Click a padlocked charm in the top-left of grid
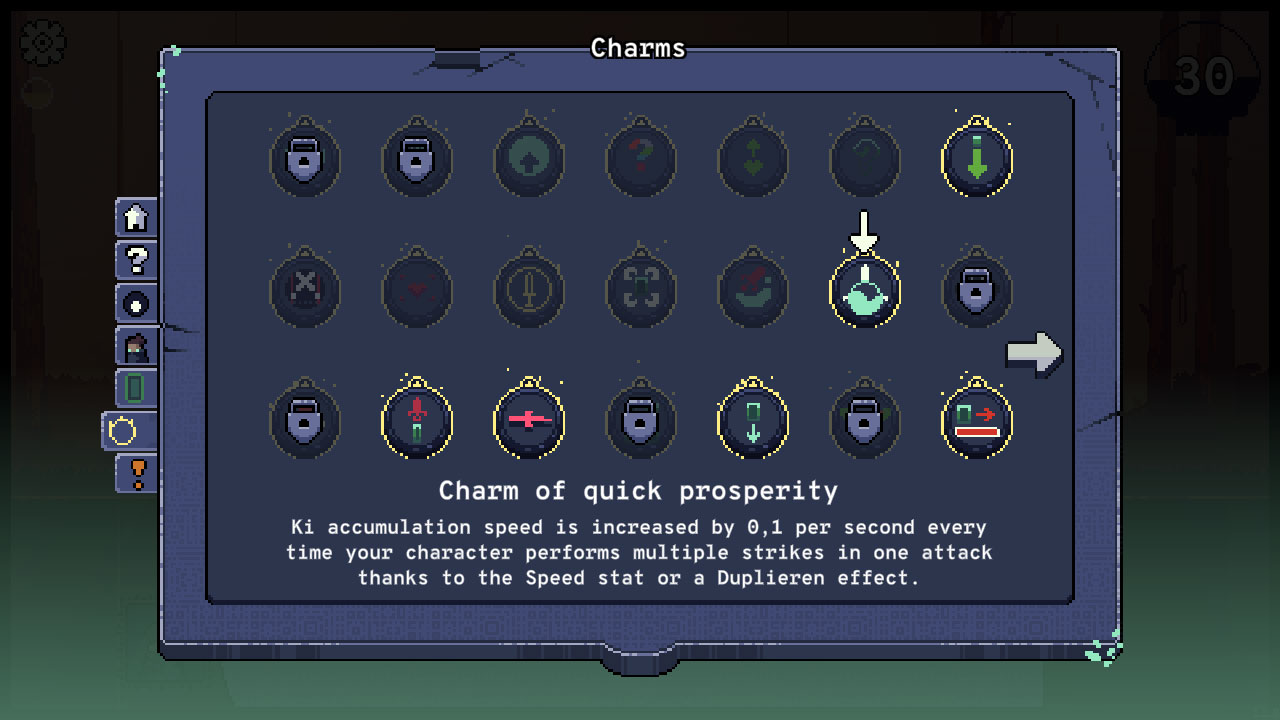 click(305, 158)
